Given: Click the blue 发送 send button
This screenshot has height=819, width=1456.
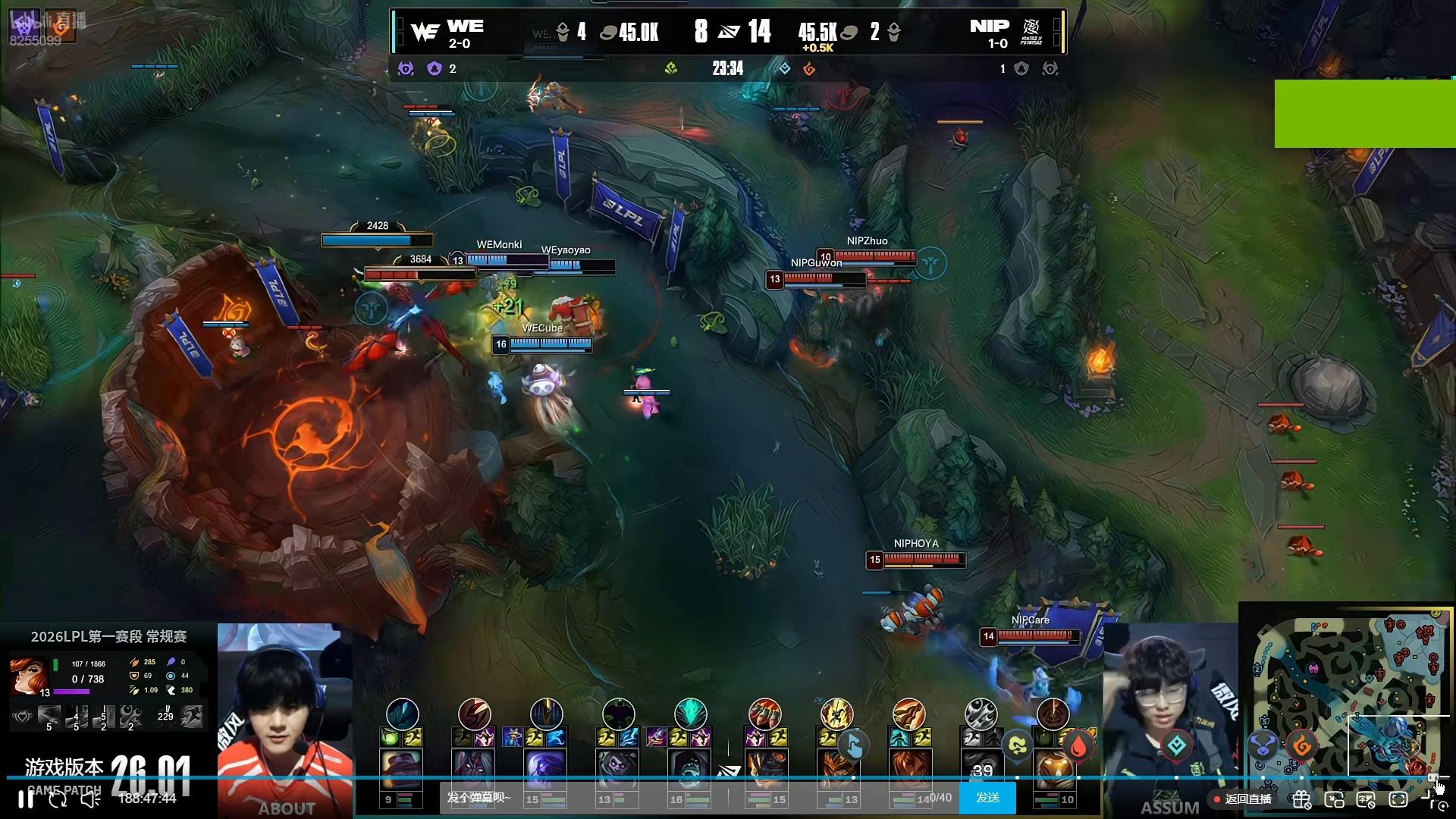Looking at the screenshot, I should pyautogui.click(x=987, y=798).
